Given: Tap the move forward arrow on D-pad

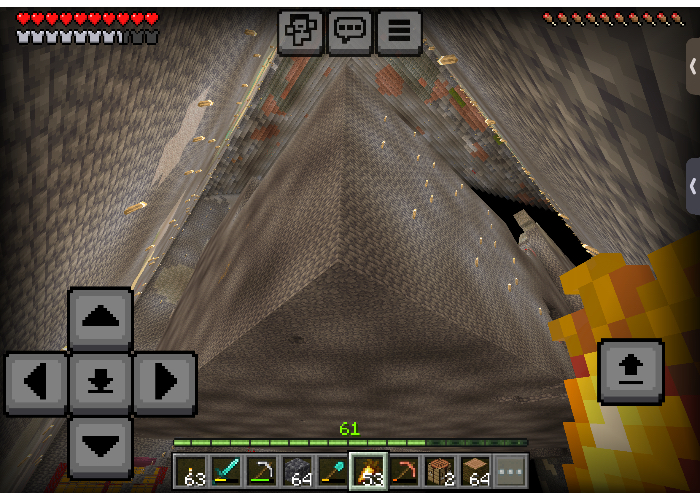Looking at the screenshot, I should coord(100,320).
